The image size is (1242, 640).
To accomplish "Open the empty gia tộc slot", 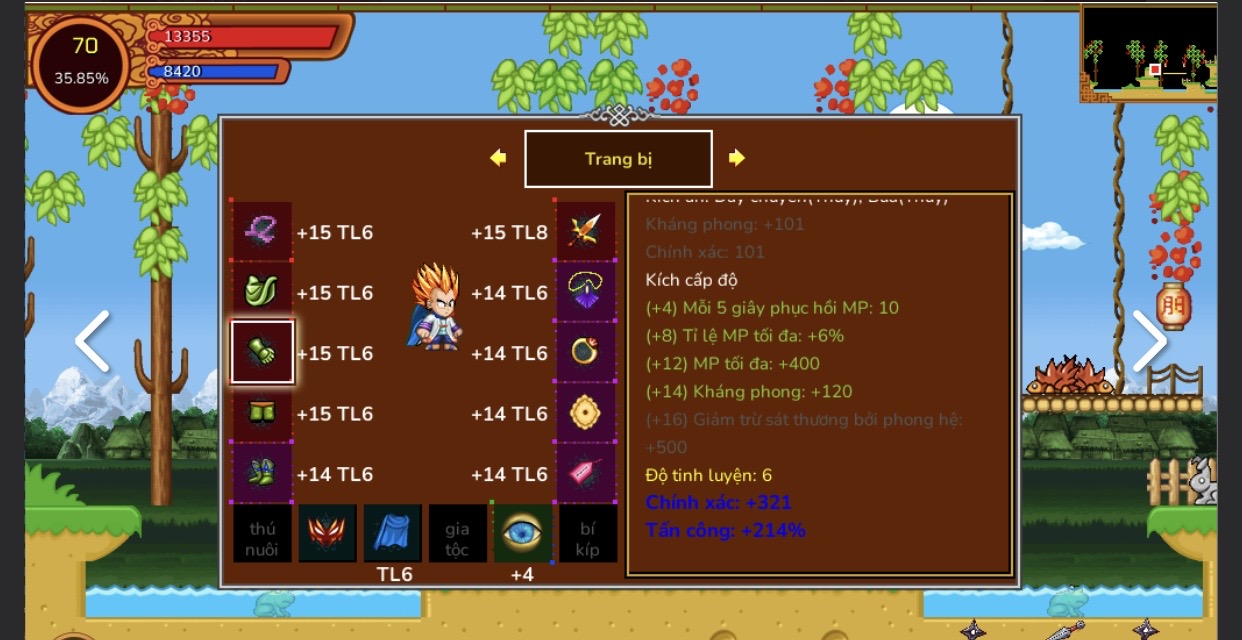I will 457,534.
